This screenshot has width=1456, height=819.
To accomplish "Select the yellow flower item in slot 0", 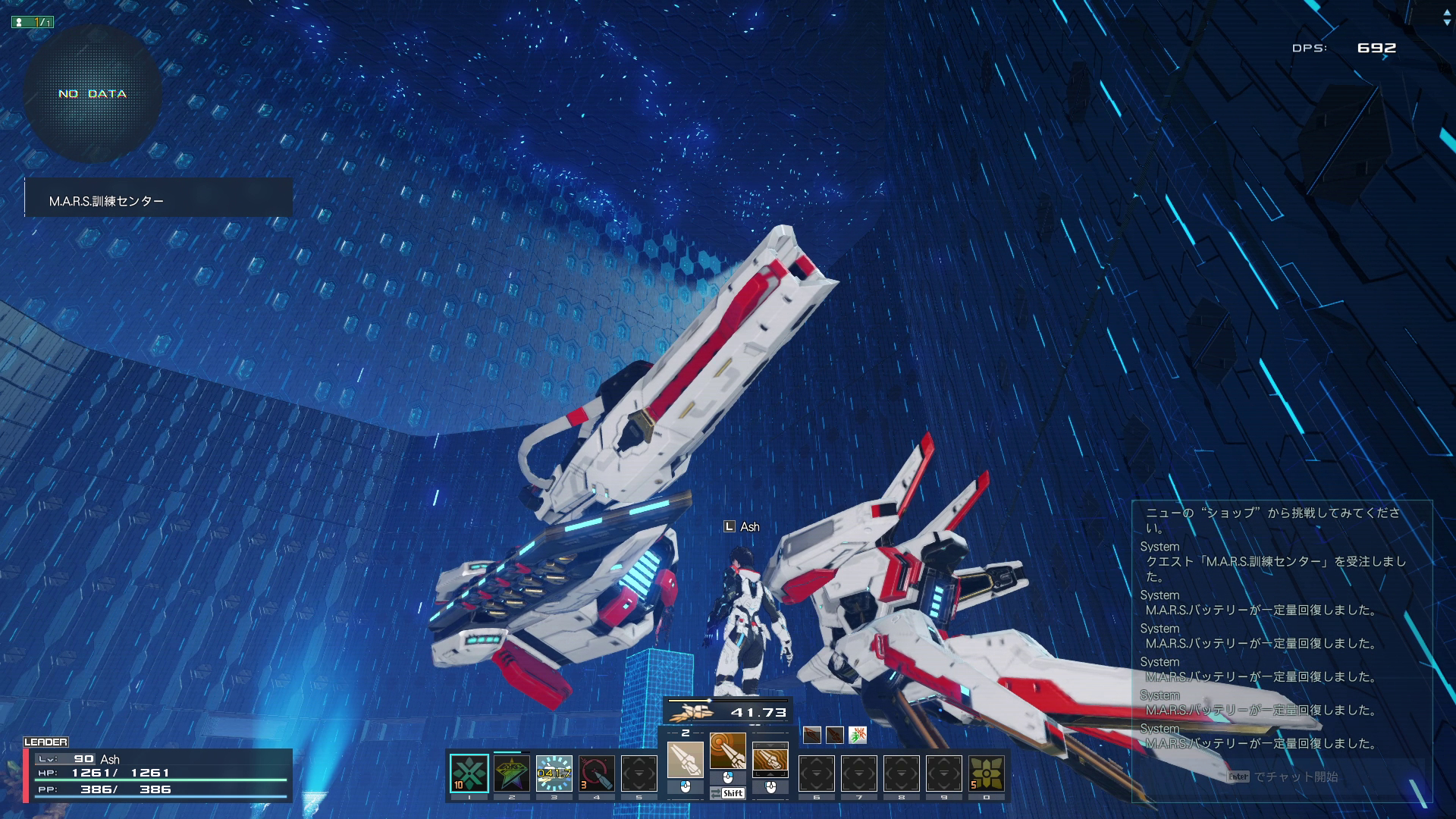I will click(x=986, y=773).
